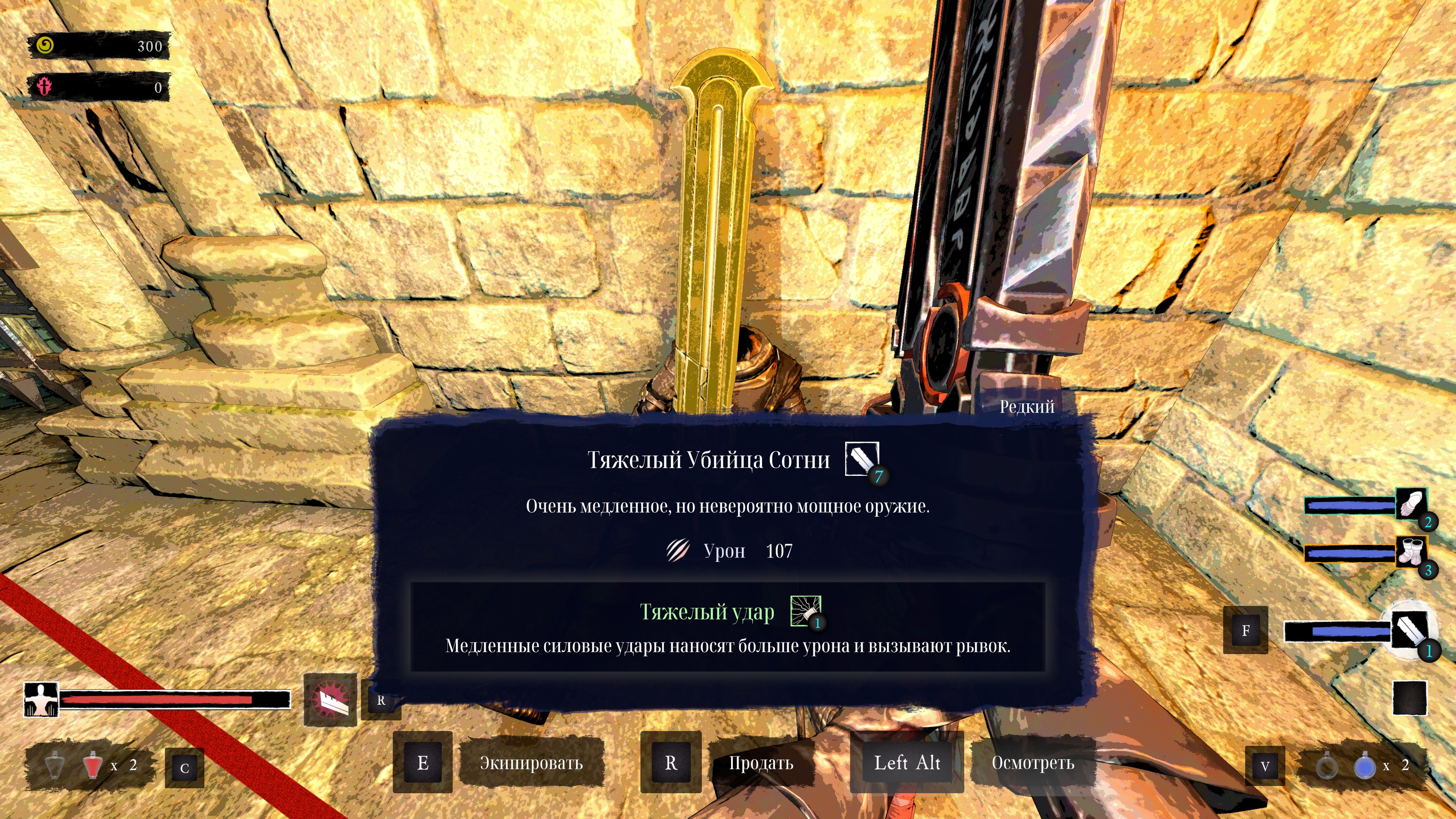Click the Тяжелый удар skill icon
The height and width of the screenshot is (819, 1456).
click(805, 611)
